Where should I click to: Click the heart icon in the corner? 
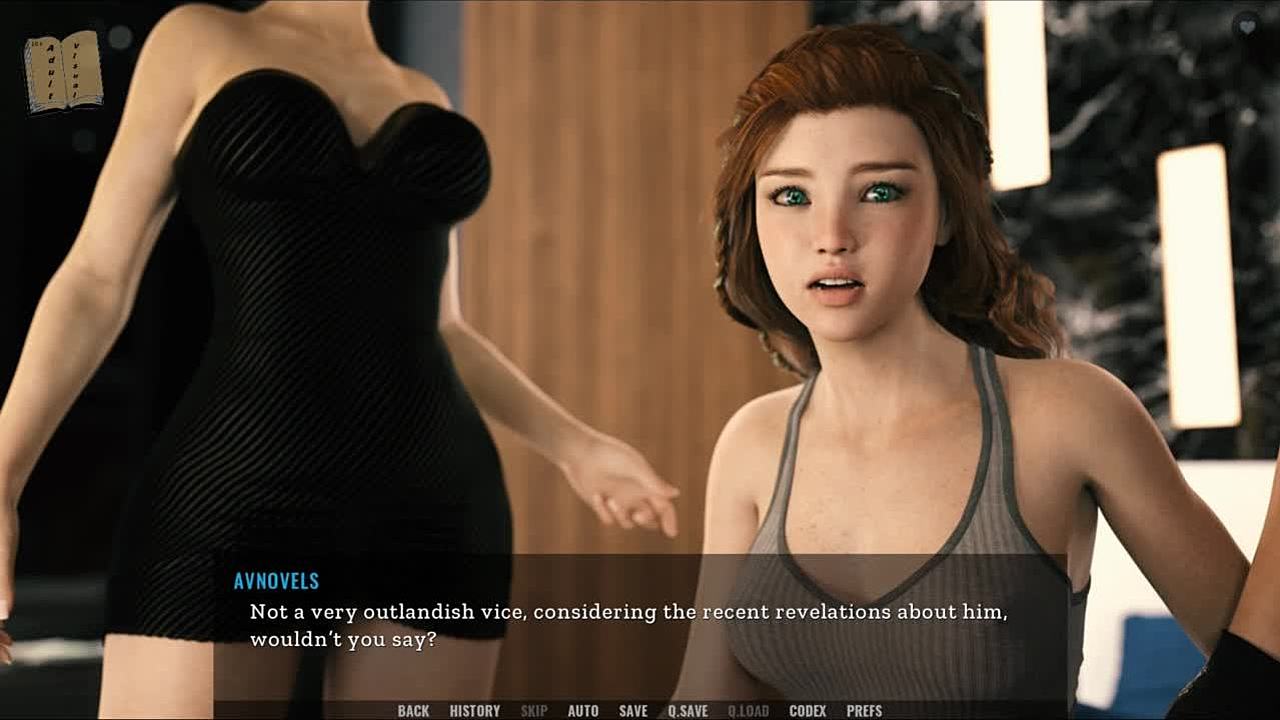coord(1246,27)
